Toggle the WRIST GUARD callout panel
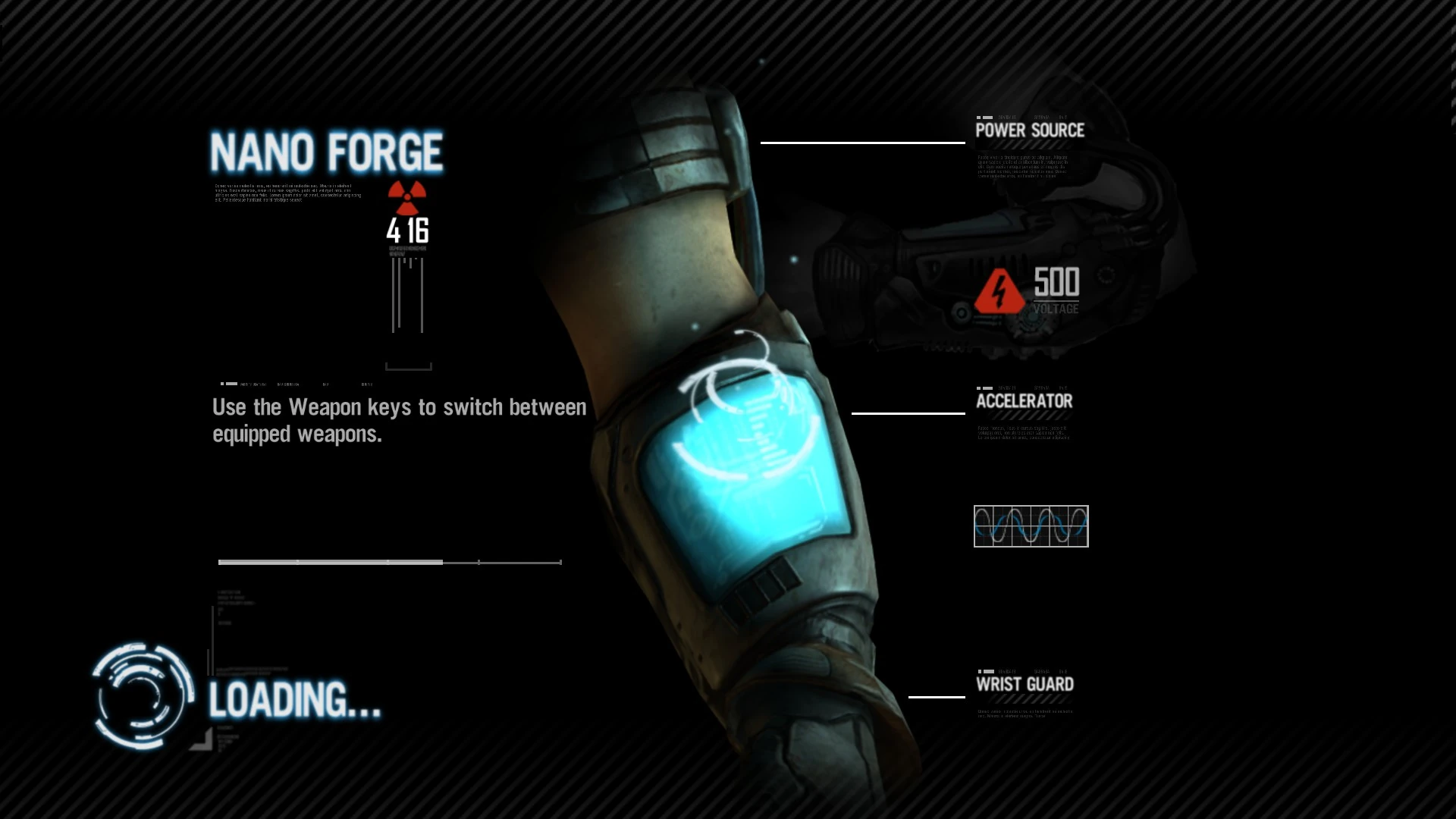The width and height of the screenshot is (1456, 819). tap(1026, 683)
